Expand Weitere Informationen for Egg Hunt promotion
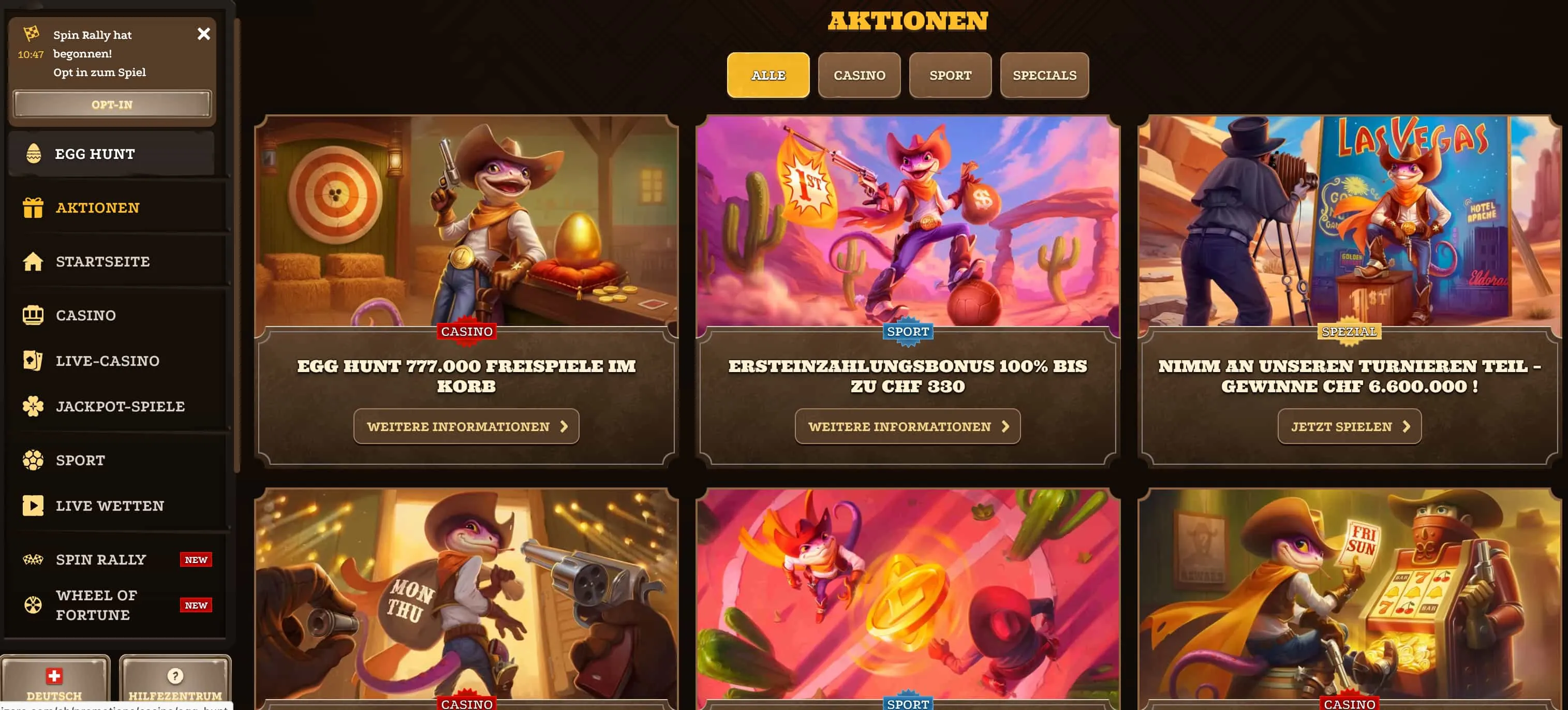The image size is (1568, 710). click(x=466, y=426)
